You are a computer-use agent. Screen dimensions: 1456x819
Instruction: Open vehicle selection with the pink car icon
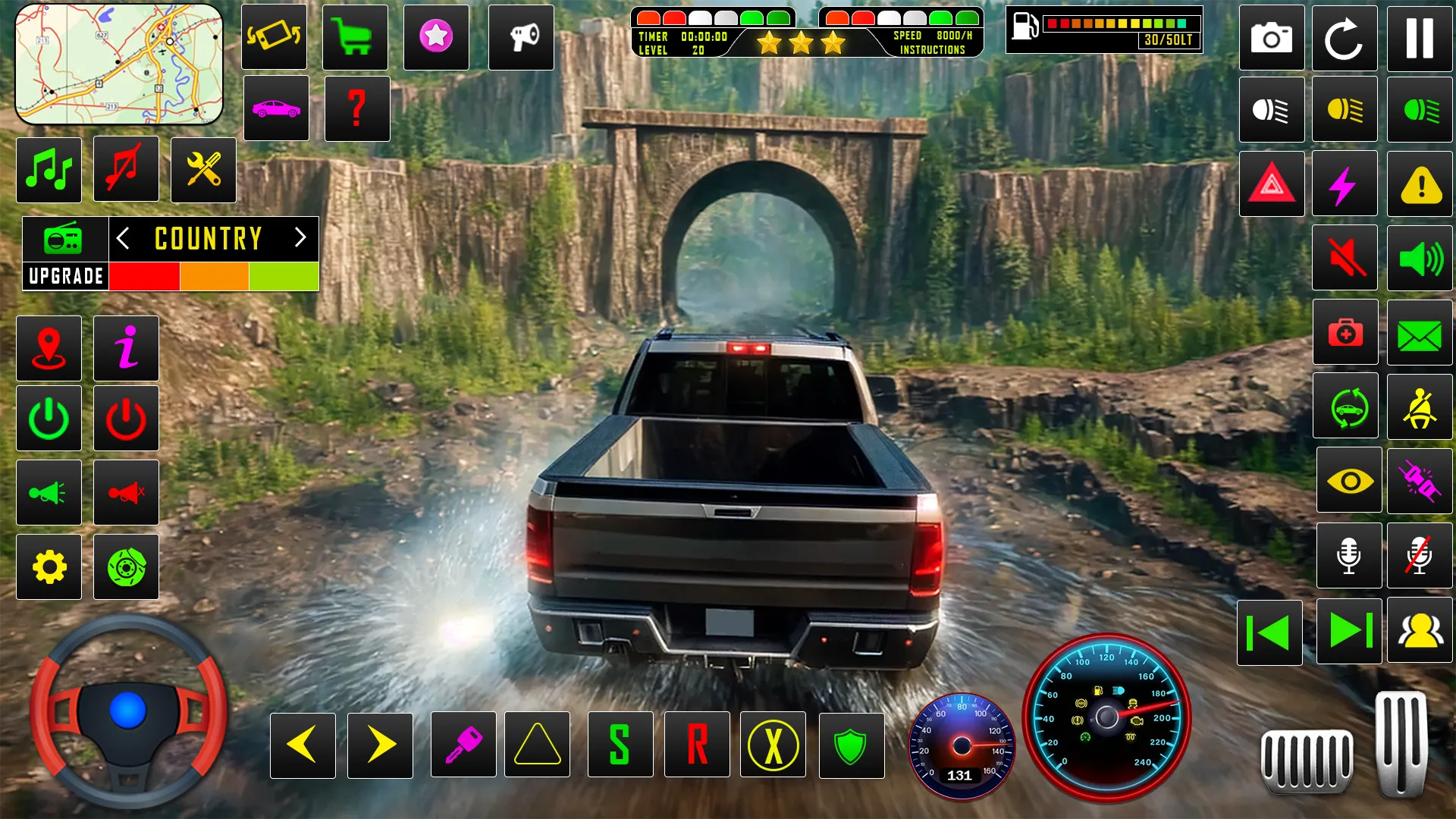coord(276,109)
